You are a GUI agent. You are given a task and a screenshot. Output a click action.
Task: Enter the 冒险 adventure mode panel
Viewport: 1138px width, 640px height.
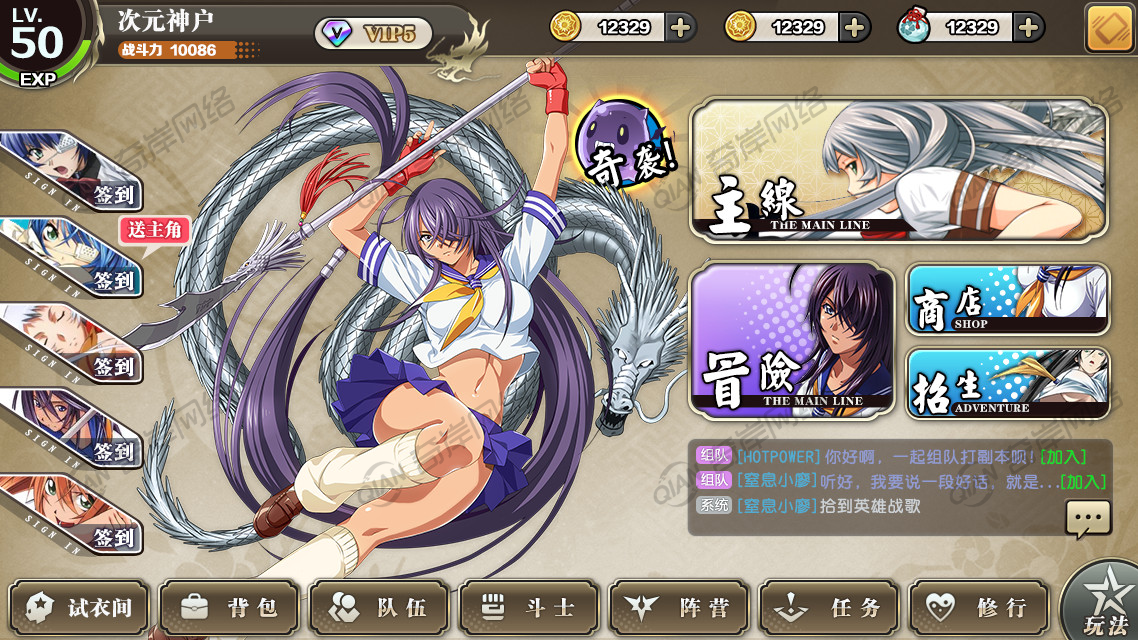coord(791,340)
